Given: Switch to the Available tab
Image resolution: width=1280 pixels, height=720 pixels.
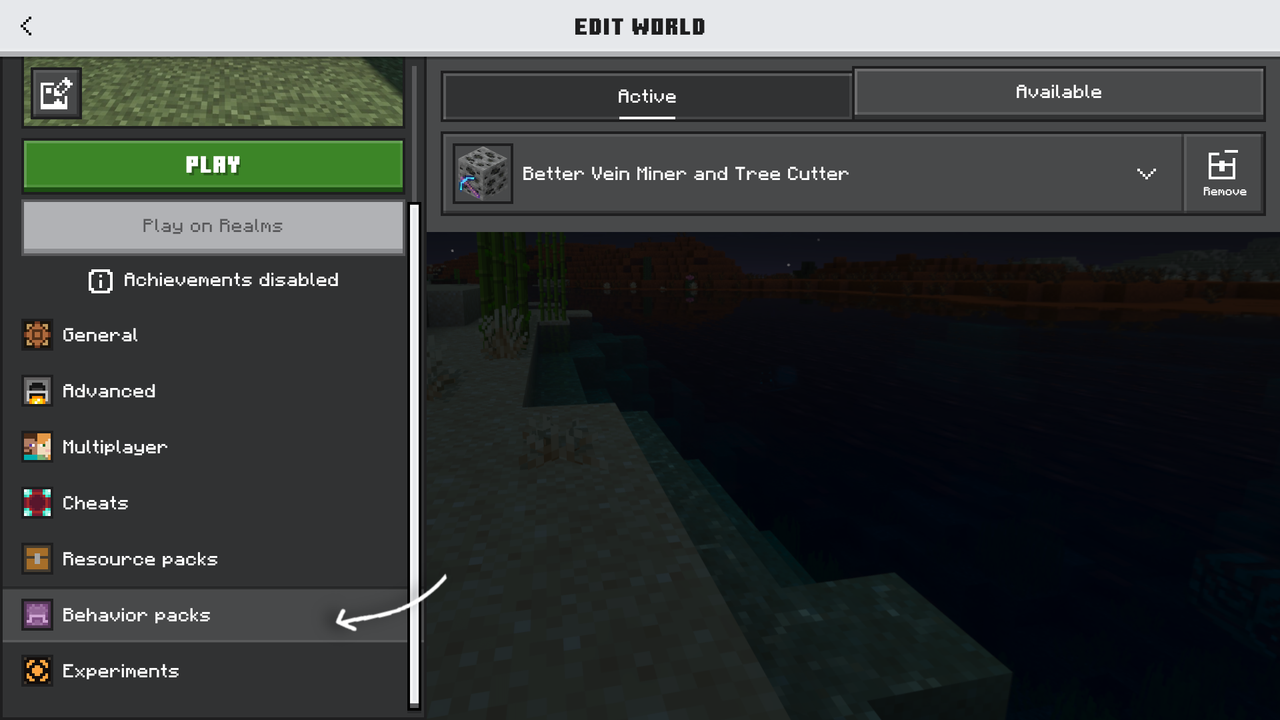Looking at the screenshot, I should click(x=1058, y=91).
